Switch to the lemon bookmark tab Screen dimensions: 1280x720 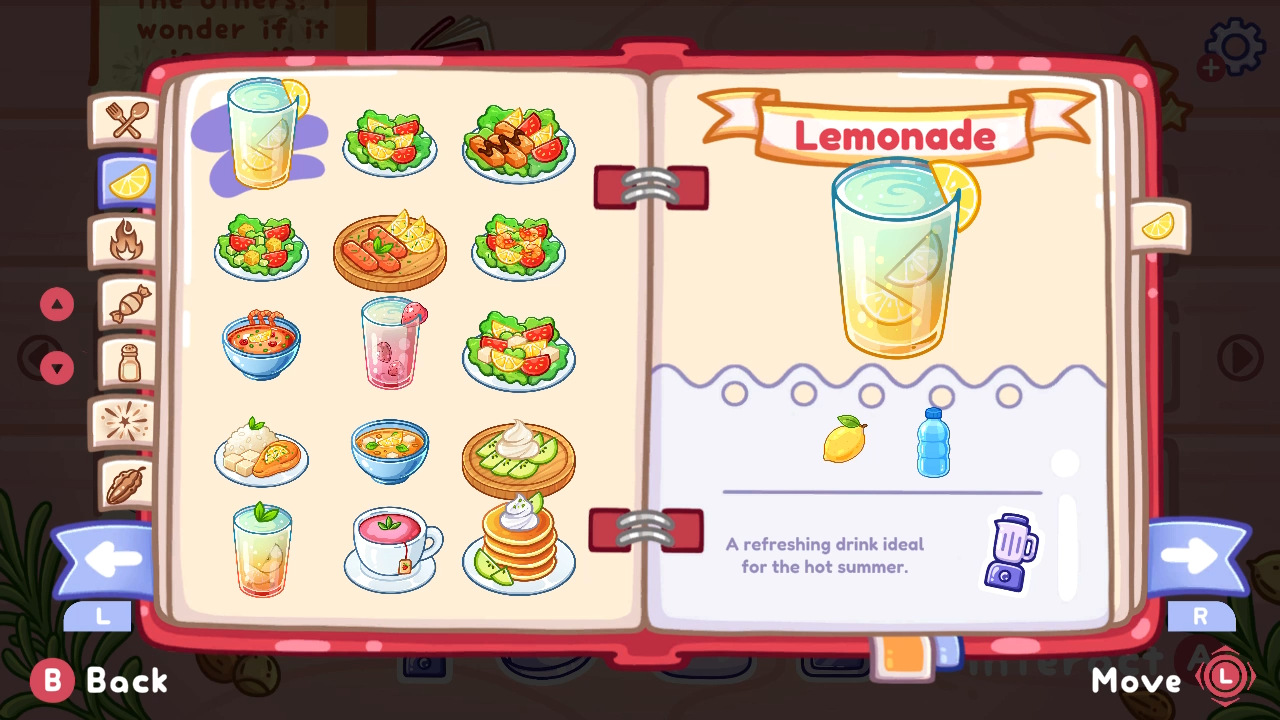pos(1158,228)
